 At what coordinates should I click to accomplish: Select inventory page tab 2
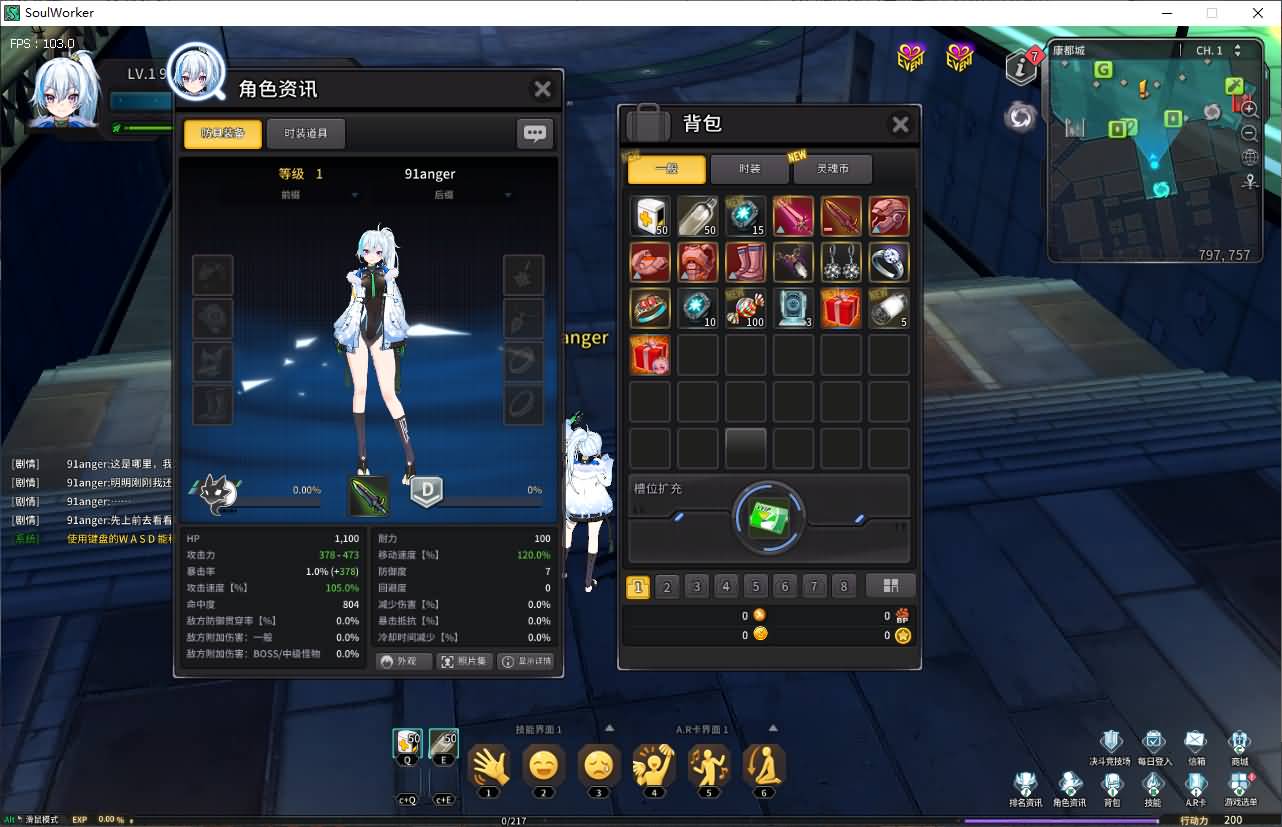click(x=667, y=587)
